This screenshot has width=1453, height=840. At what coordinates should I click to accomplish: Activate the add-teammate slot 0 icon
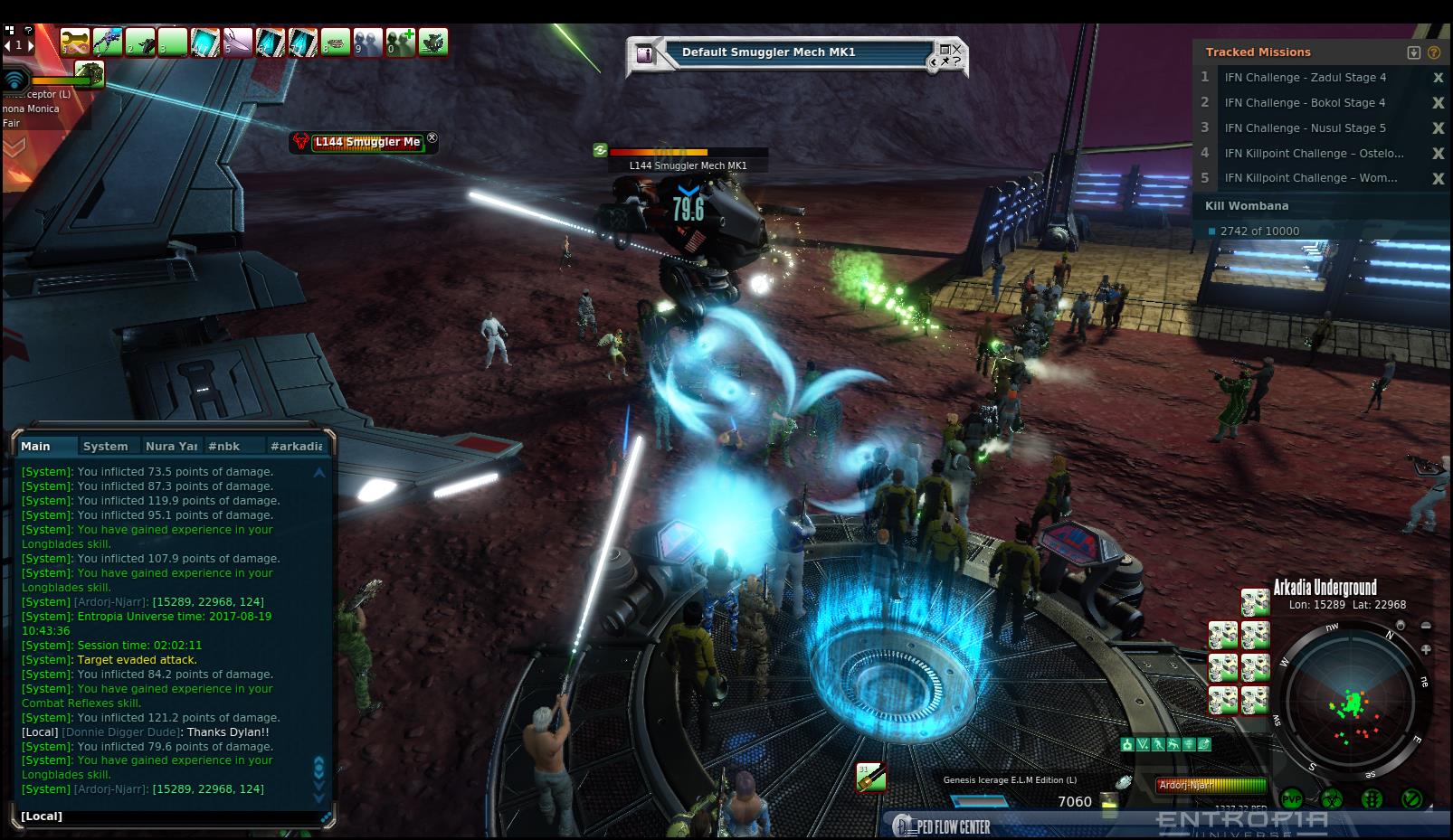click(401, 42)
